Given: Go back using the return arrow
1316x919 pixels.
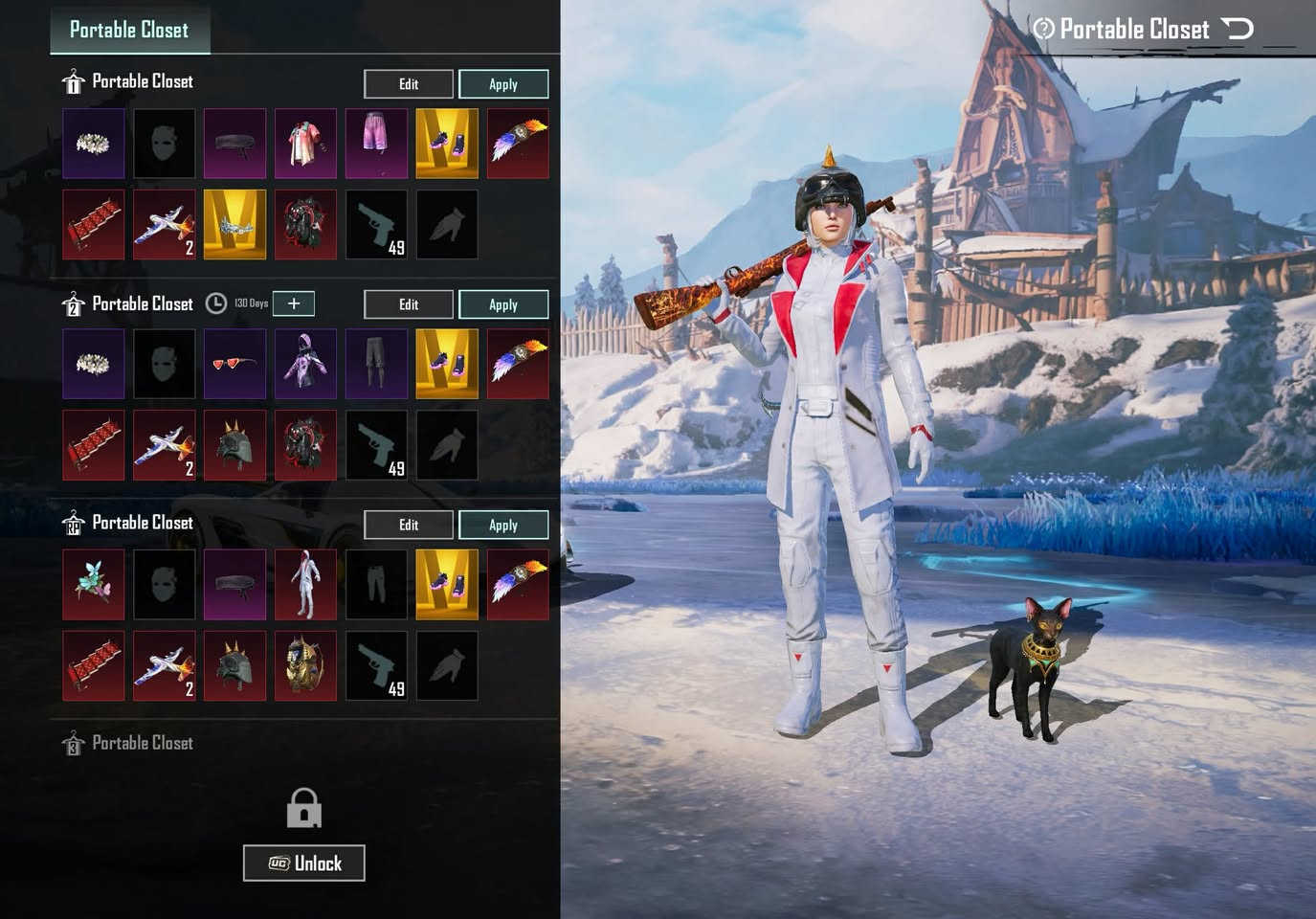Looking at the screenshot, I should point(1238,29).
